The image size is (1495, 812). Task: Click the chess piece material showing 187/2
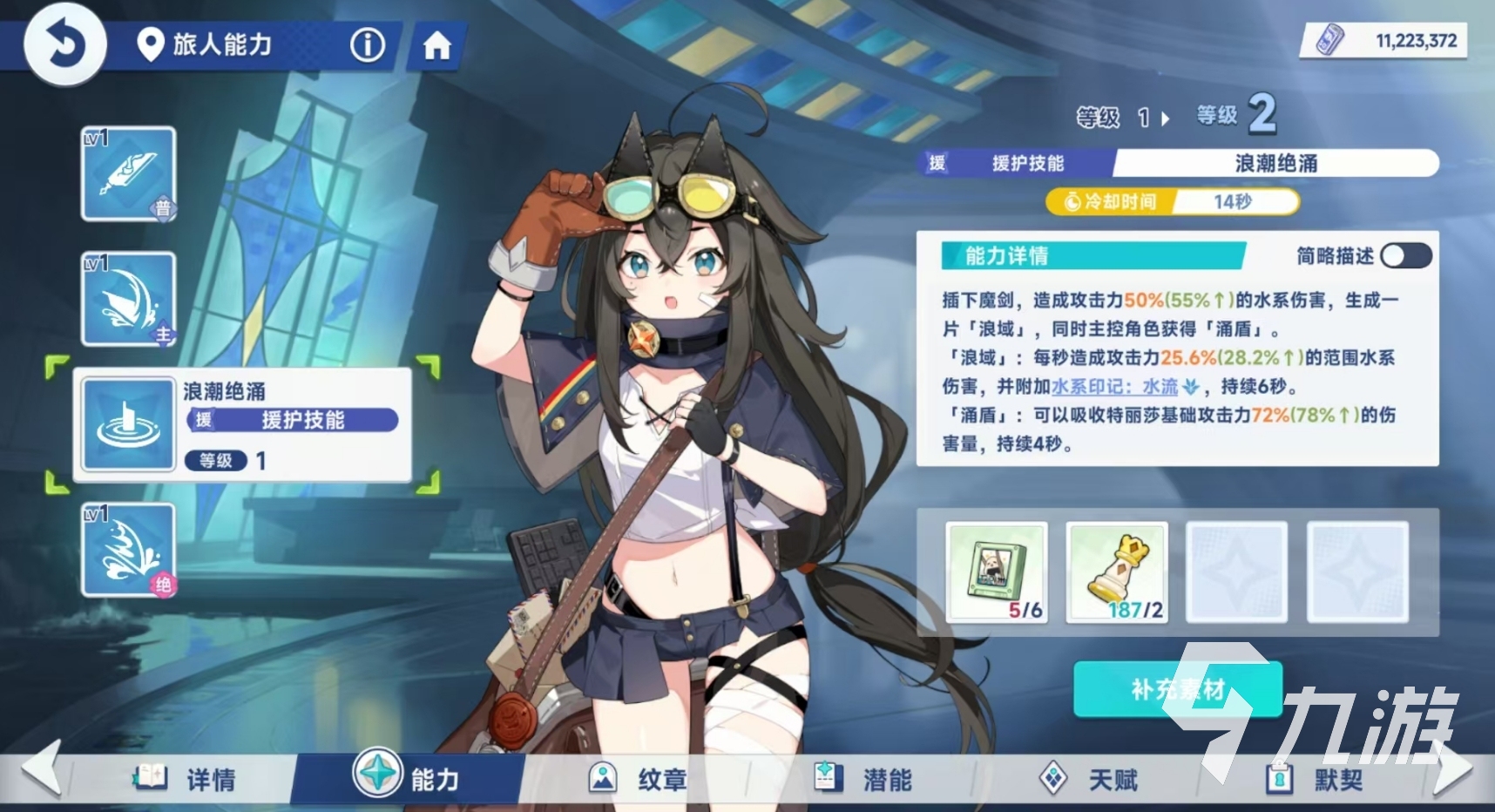(1116, 572)
